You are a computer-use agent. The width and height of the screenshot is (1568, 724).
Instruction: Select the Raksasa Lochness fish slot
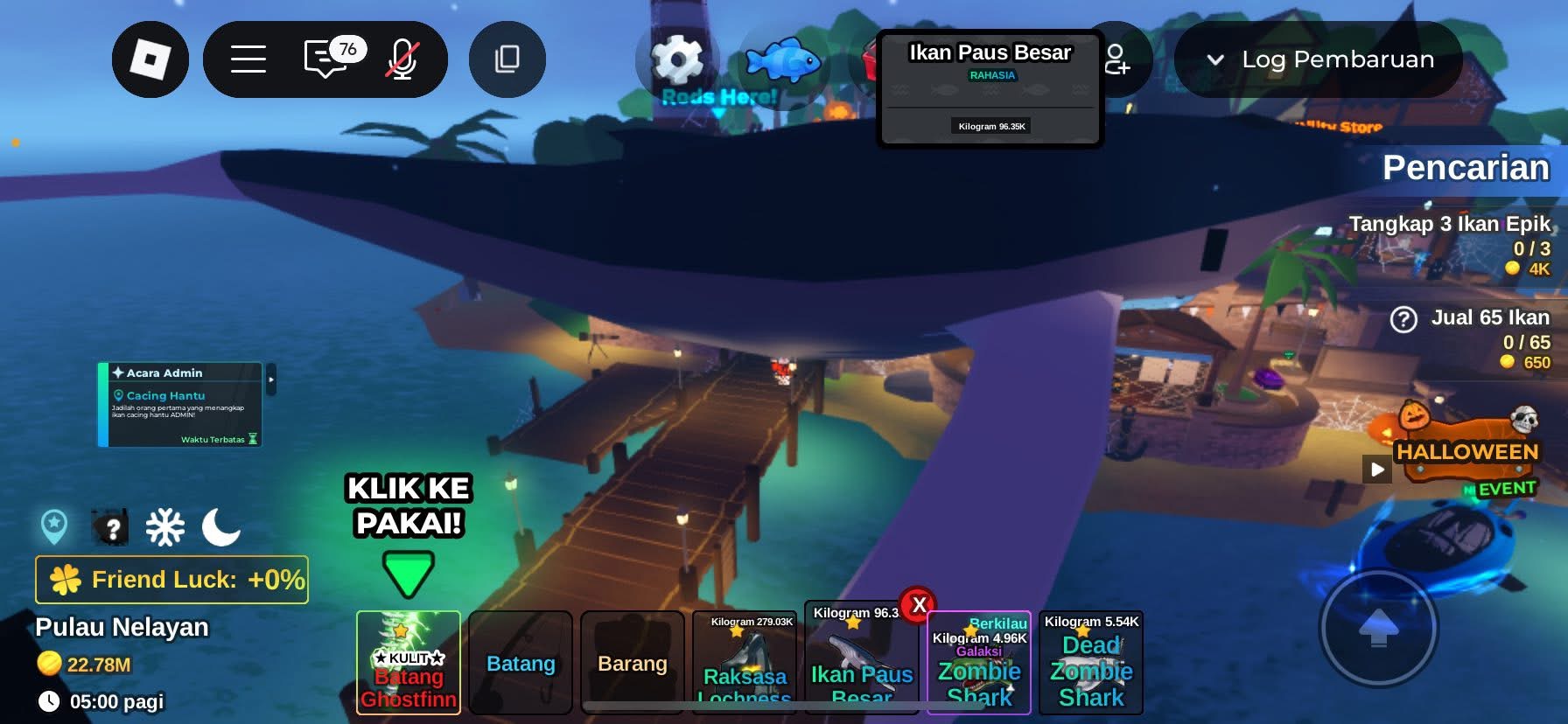tap(745, 663)
